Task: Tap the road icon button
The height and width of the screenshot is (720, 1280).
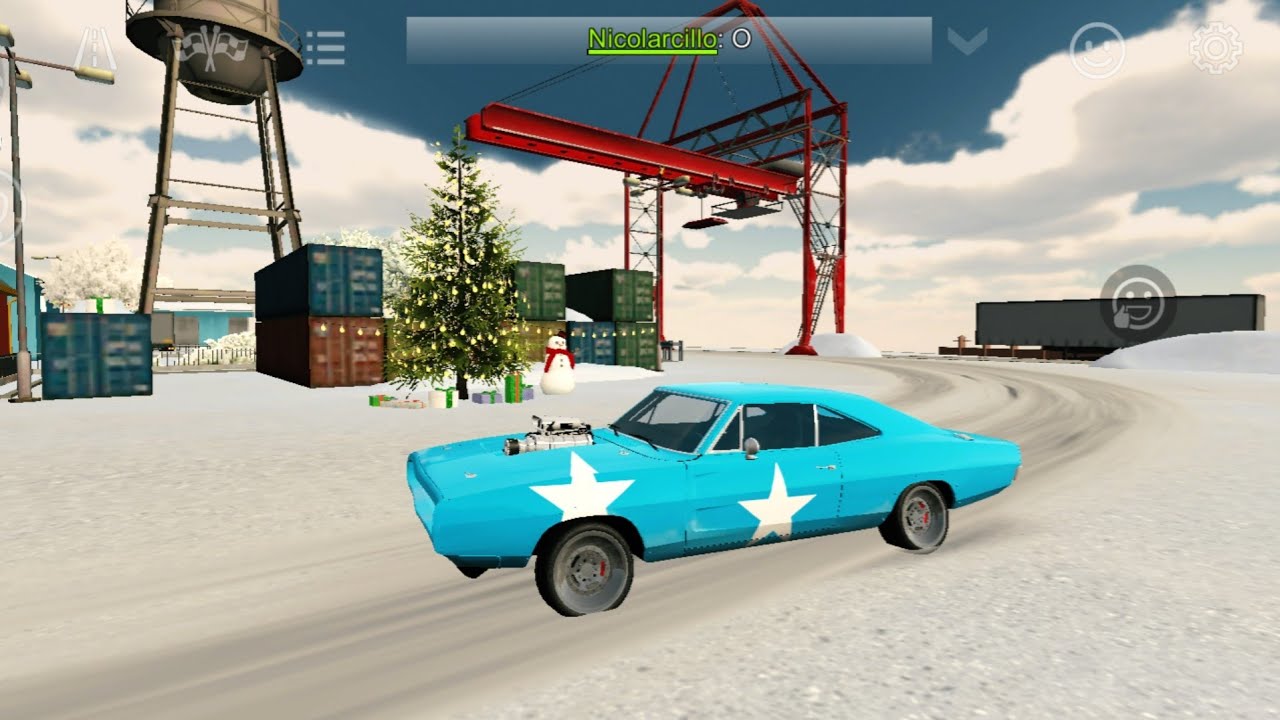Action: [97, 48]
